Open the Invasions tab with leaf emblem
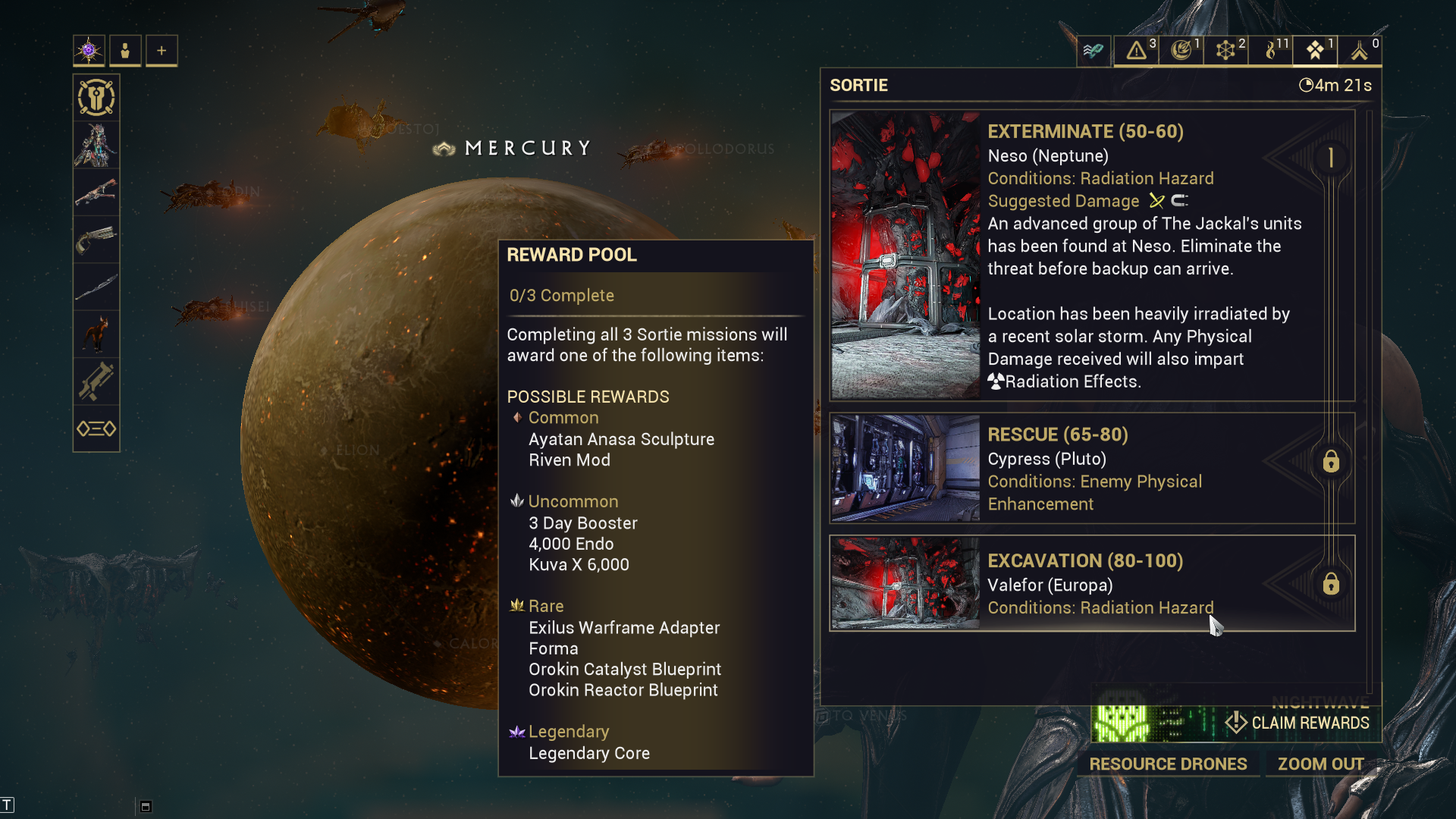This screenshot has height=819, width=1456. pyautogui.click(x=1181, y=51)
